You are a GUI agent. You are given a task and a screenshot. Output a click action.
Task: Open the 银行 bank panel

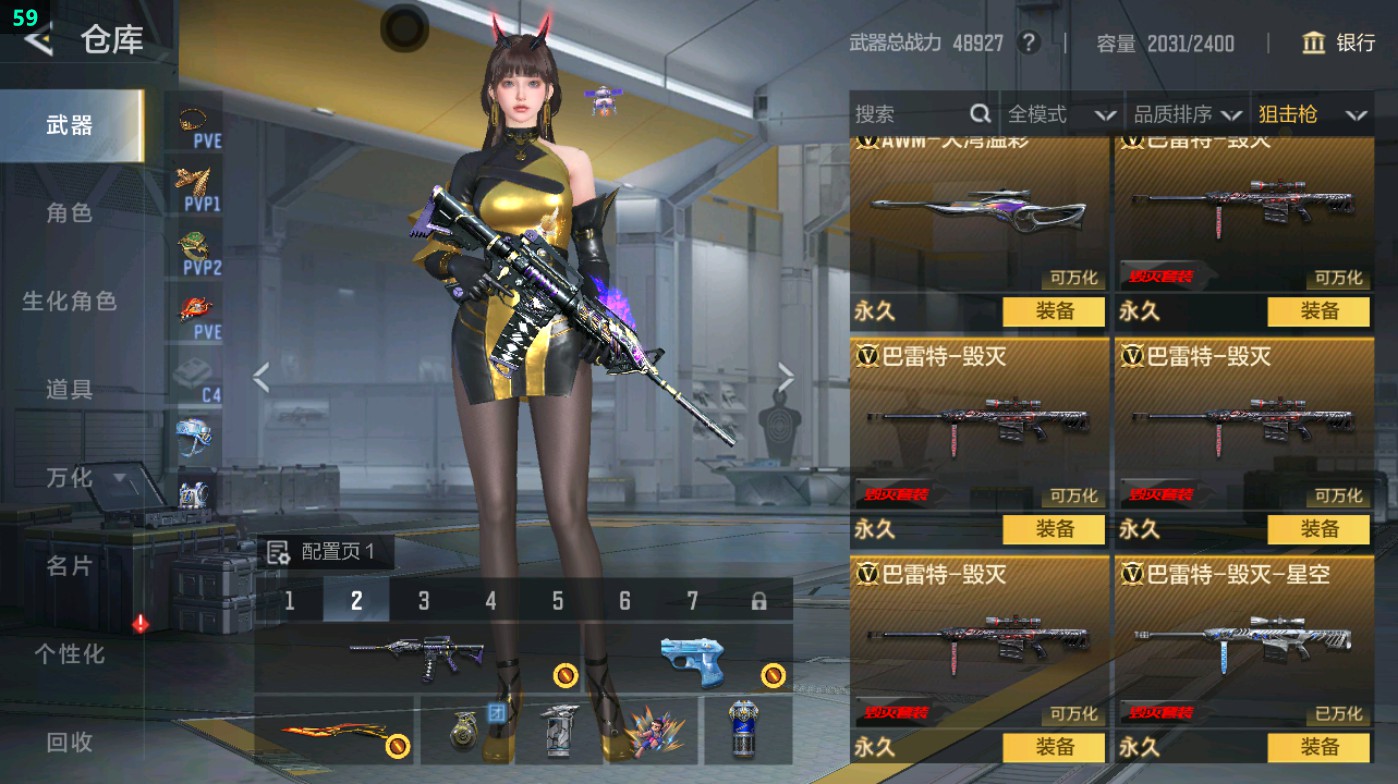click(x=1340, y=43)
